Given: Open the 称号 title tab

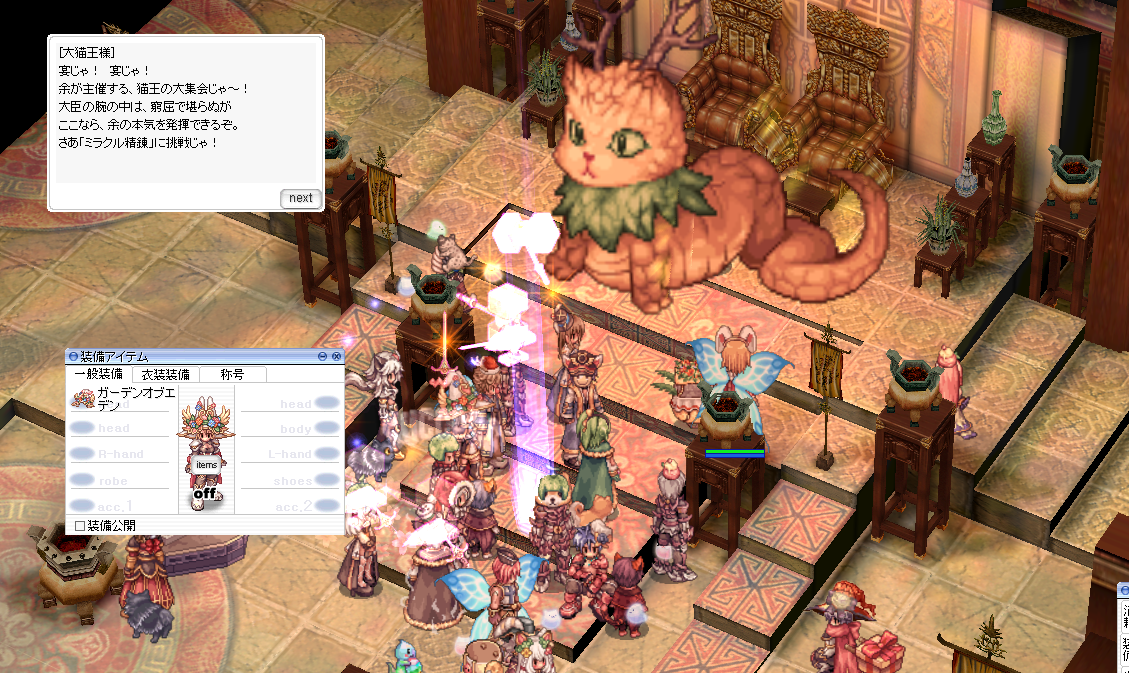Looking at the screenshot, I should [x=234, y=374].
